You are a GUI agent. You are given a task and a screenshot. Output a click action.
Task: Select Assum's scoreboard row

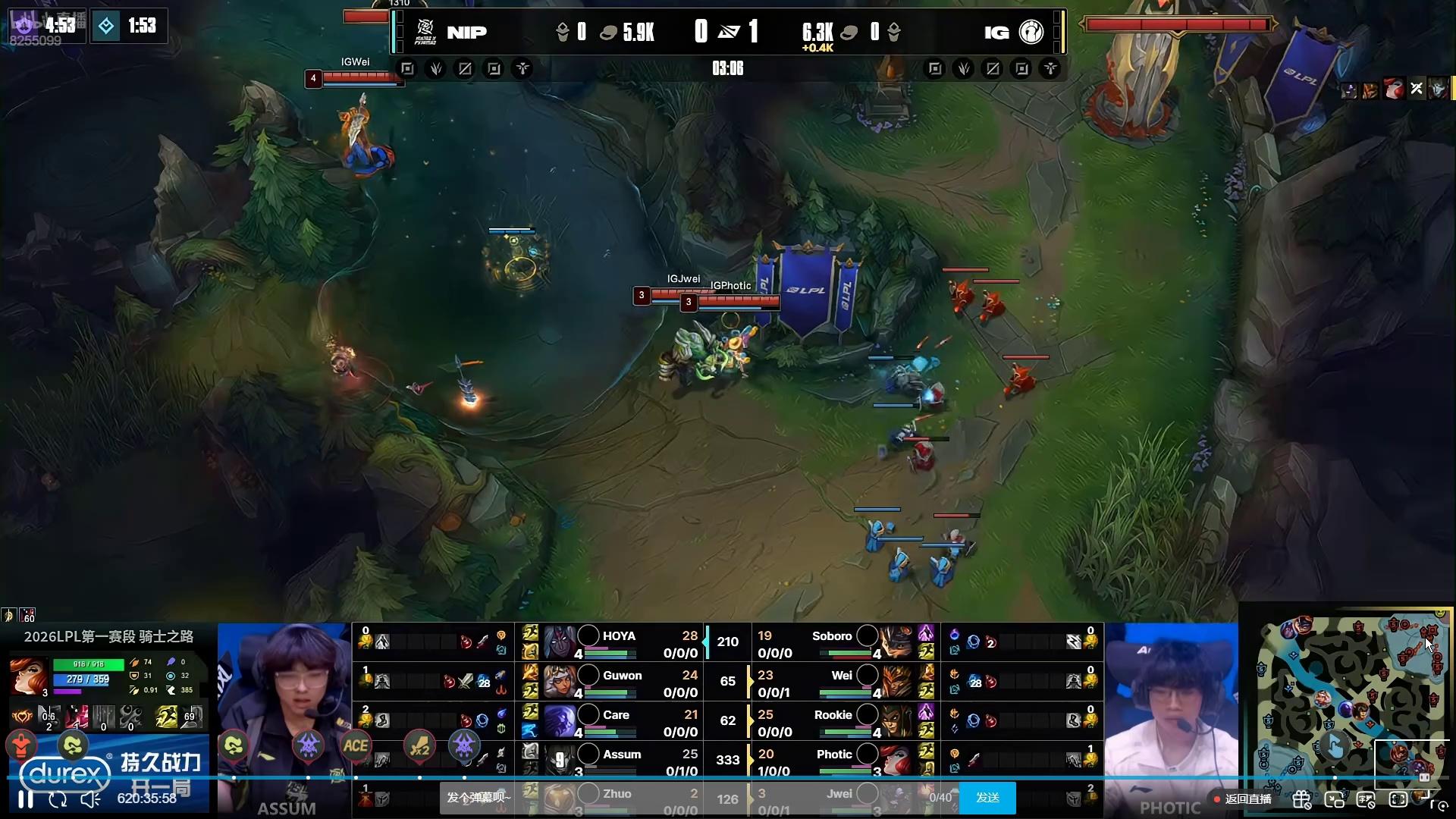click(x=622, y=761)
